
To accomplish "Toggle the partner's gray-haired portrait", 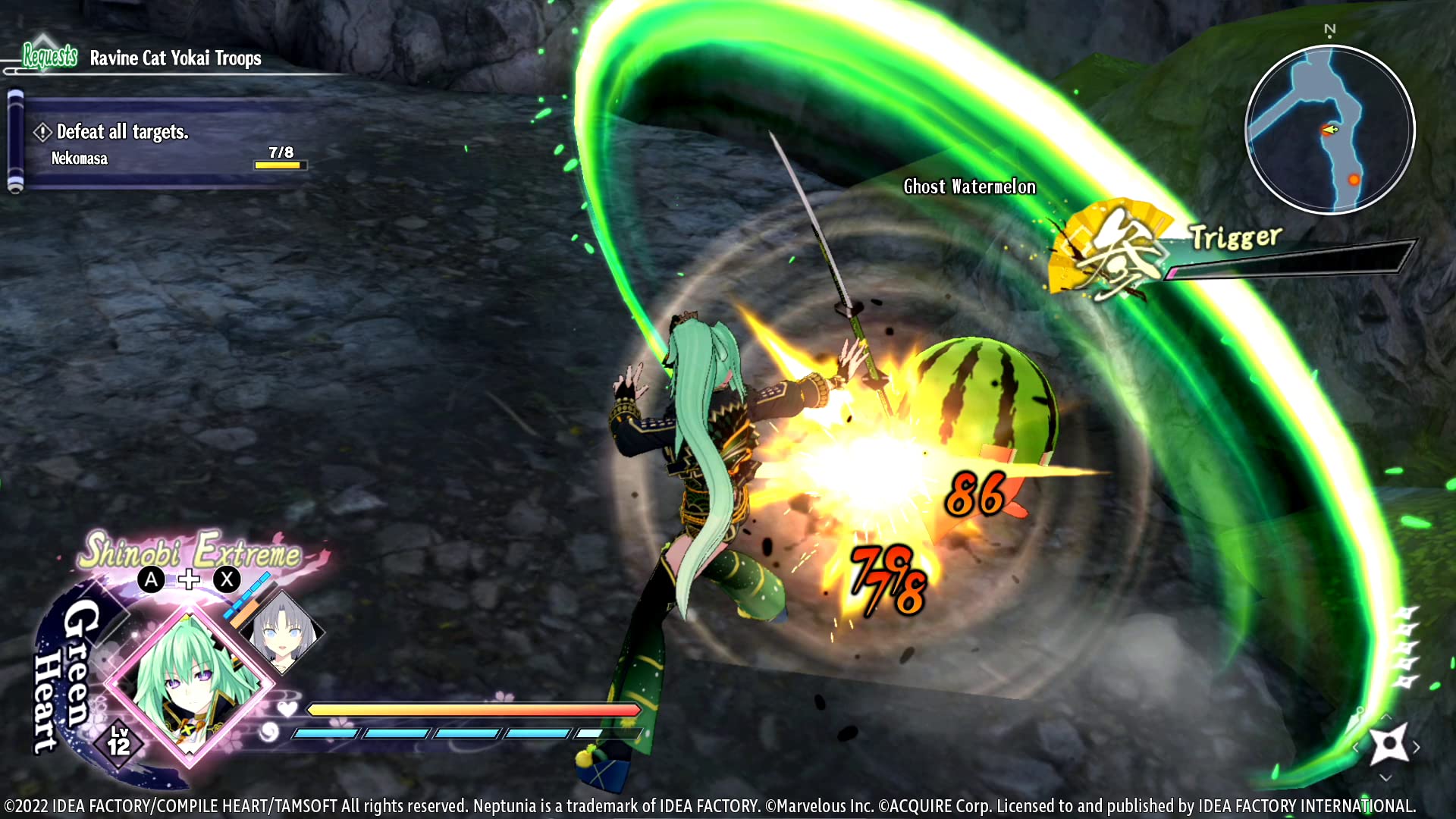I will (283, 634).
